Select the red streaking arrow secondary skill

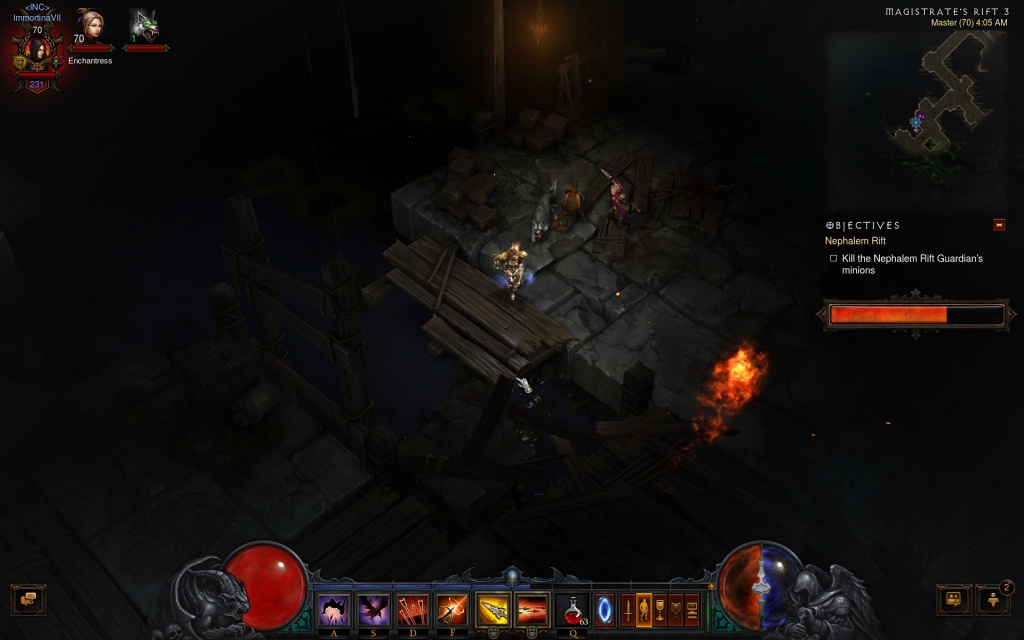point(532,609)
